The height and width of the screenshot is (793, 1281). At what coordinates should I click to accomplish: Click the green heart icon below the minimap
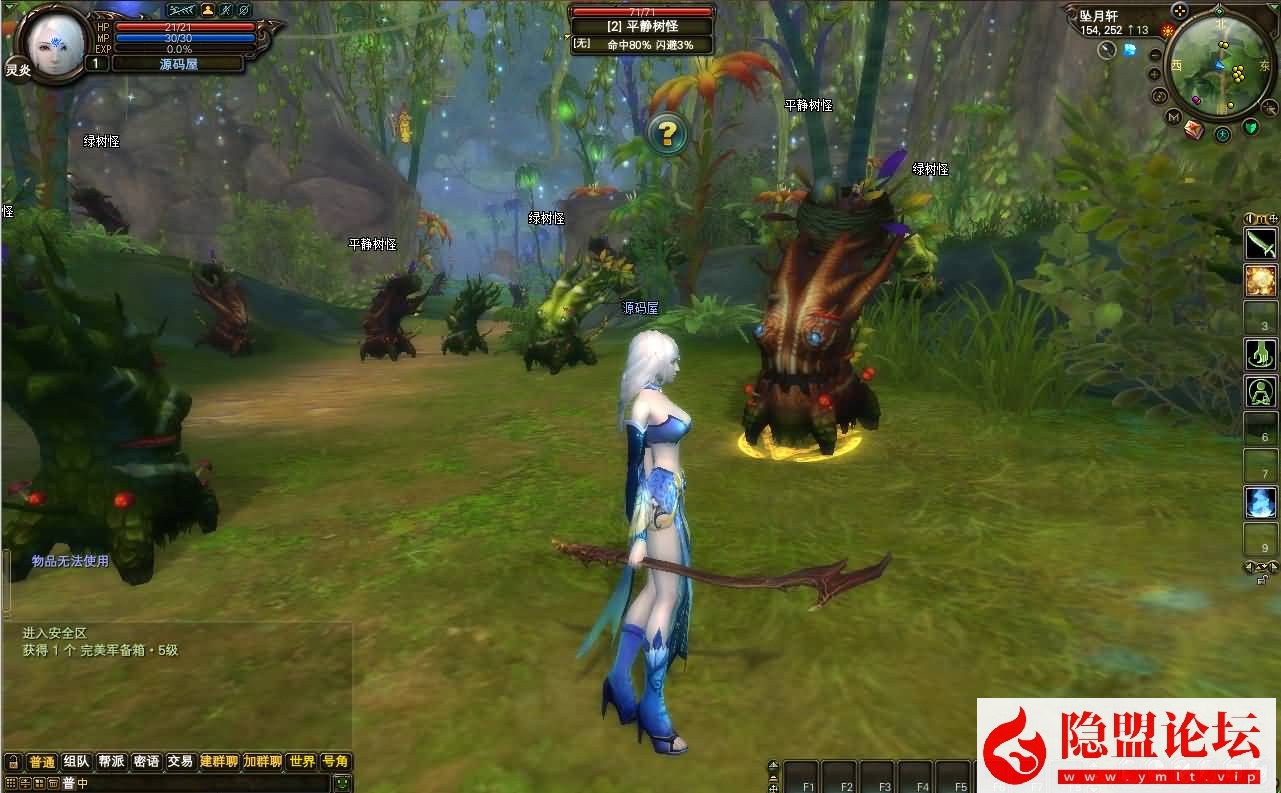click(x=1251, y=128)
